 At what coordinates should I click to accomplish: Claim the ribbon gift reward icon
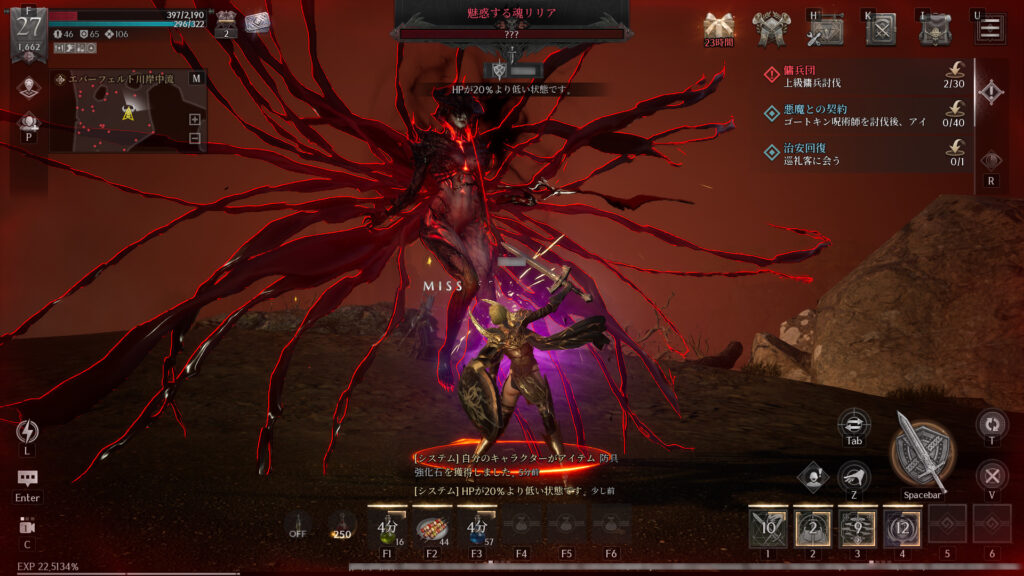tap(719, 26)
